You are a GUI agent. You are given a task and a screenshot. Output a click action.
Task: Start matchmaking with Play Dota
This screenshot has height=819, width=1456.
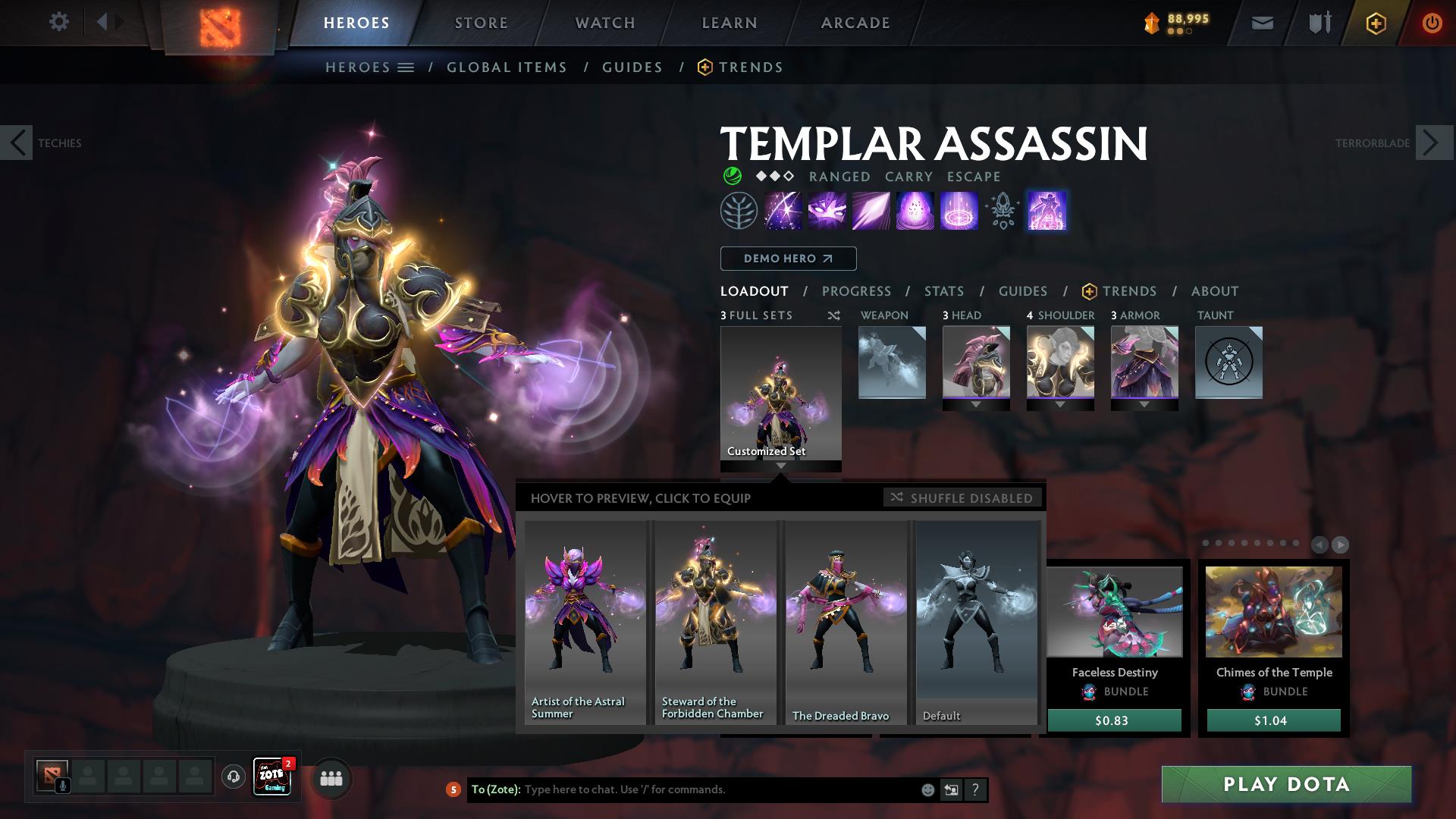(1286, 784)
